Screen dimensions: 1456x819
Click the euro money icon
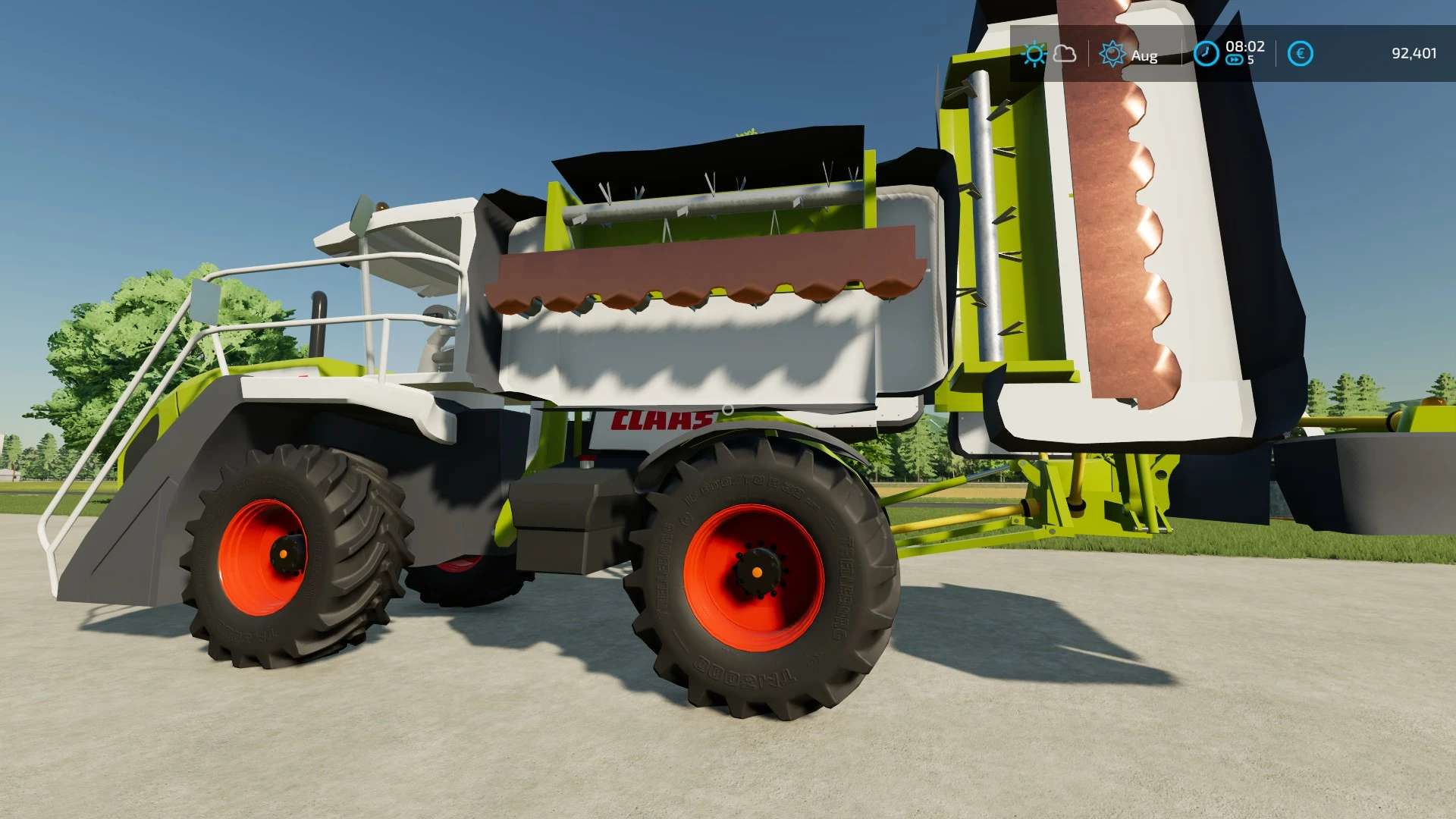tap(1300, 54)
